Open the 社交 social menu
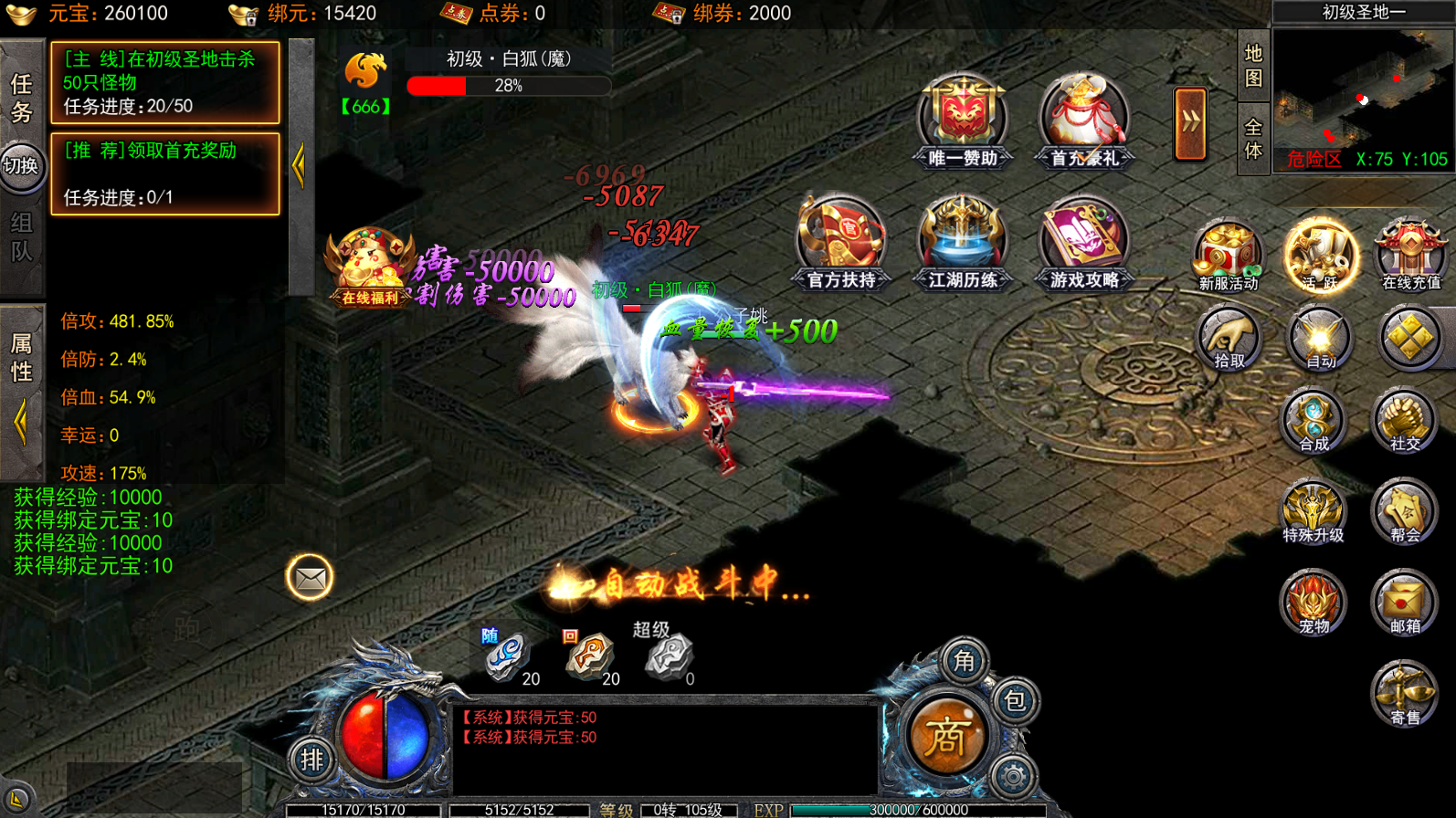Image resolution: width=1456 pixels, height=818 pixels. 1404,422
